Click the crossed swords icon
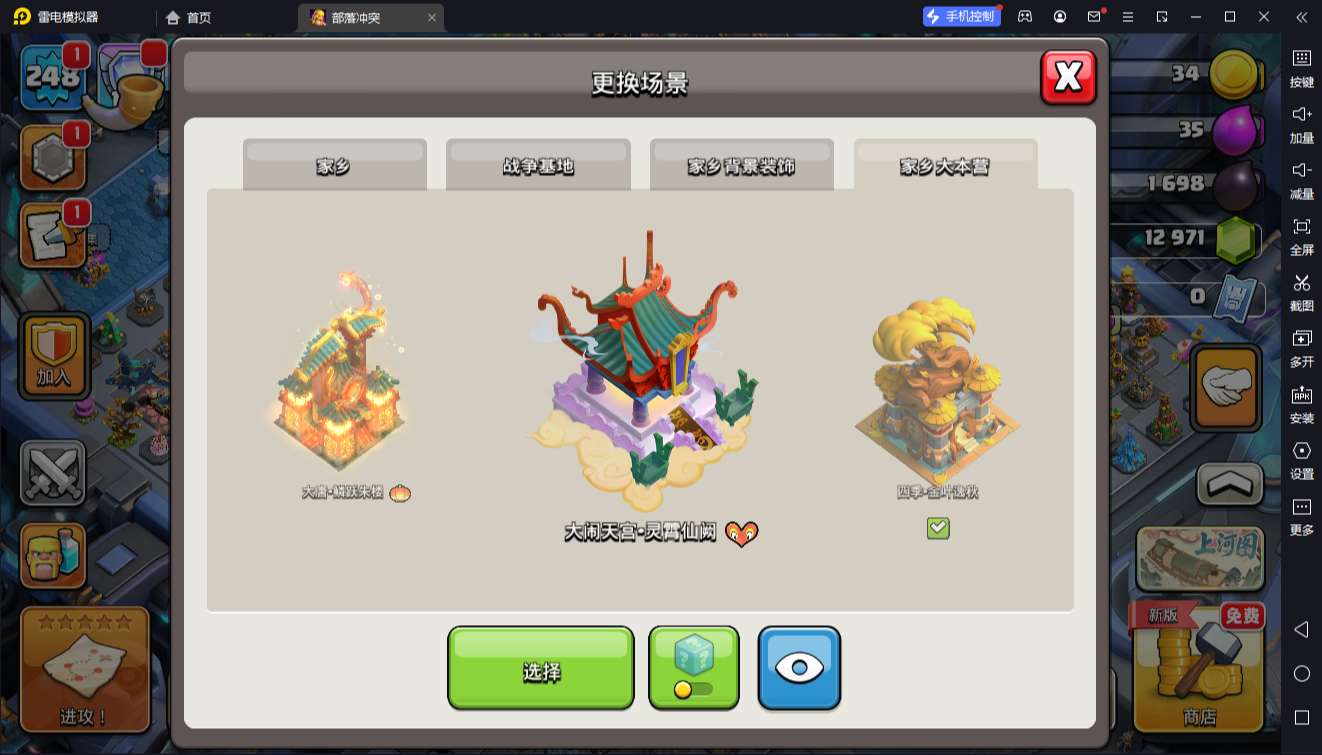Screen dimensions: 1322x755 click(x=53, y=472)
